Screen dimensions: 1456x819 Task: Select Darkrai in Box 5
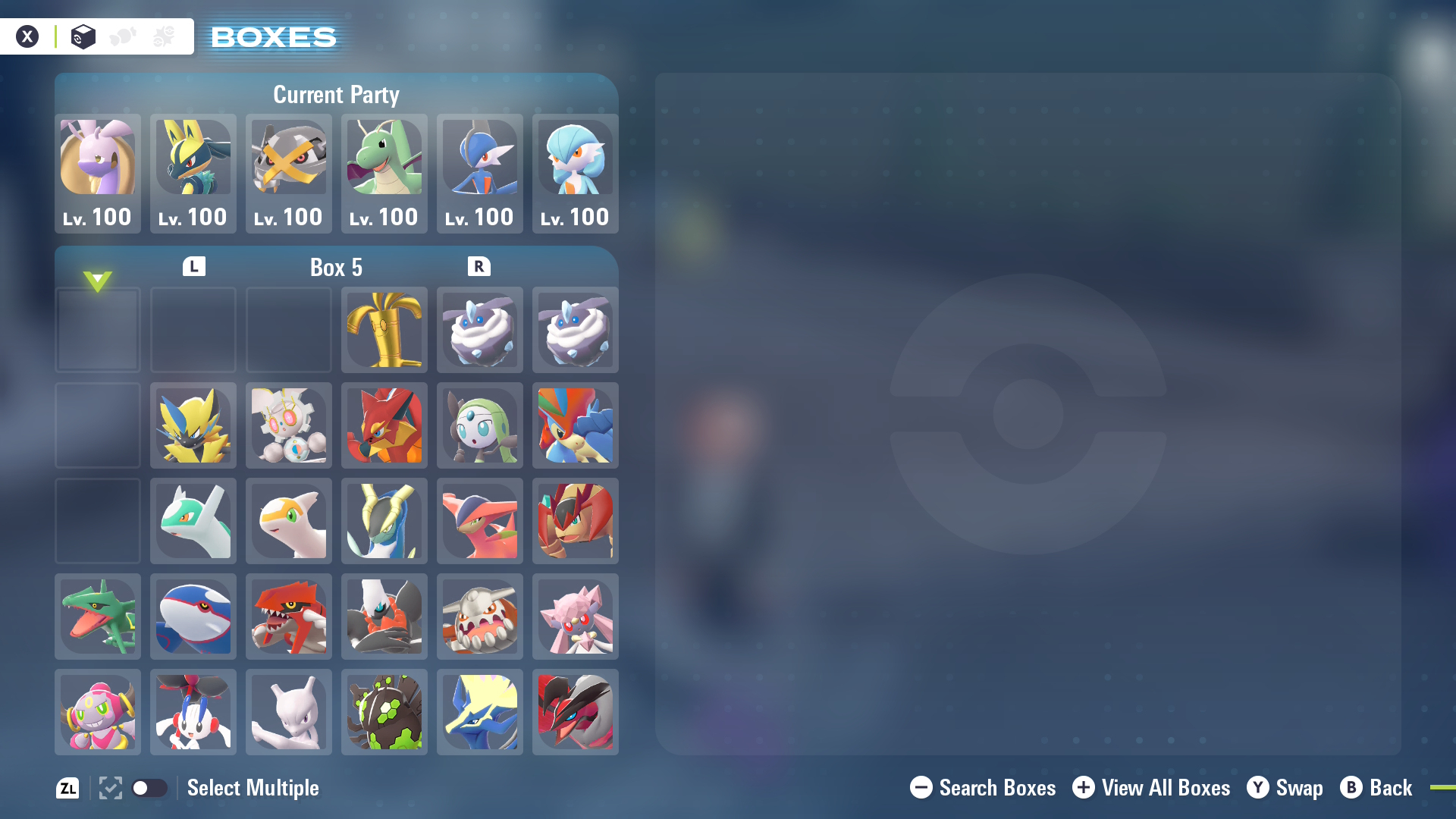tap(384, 617)
